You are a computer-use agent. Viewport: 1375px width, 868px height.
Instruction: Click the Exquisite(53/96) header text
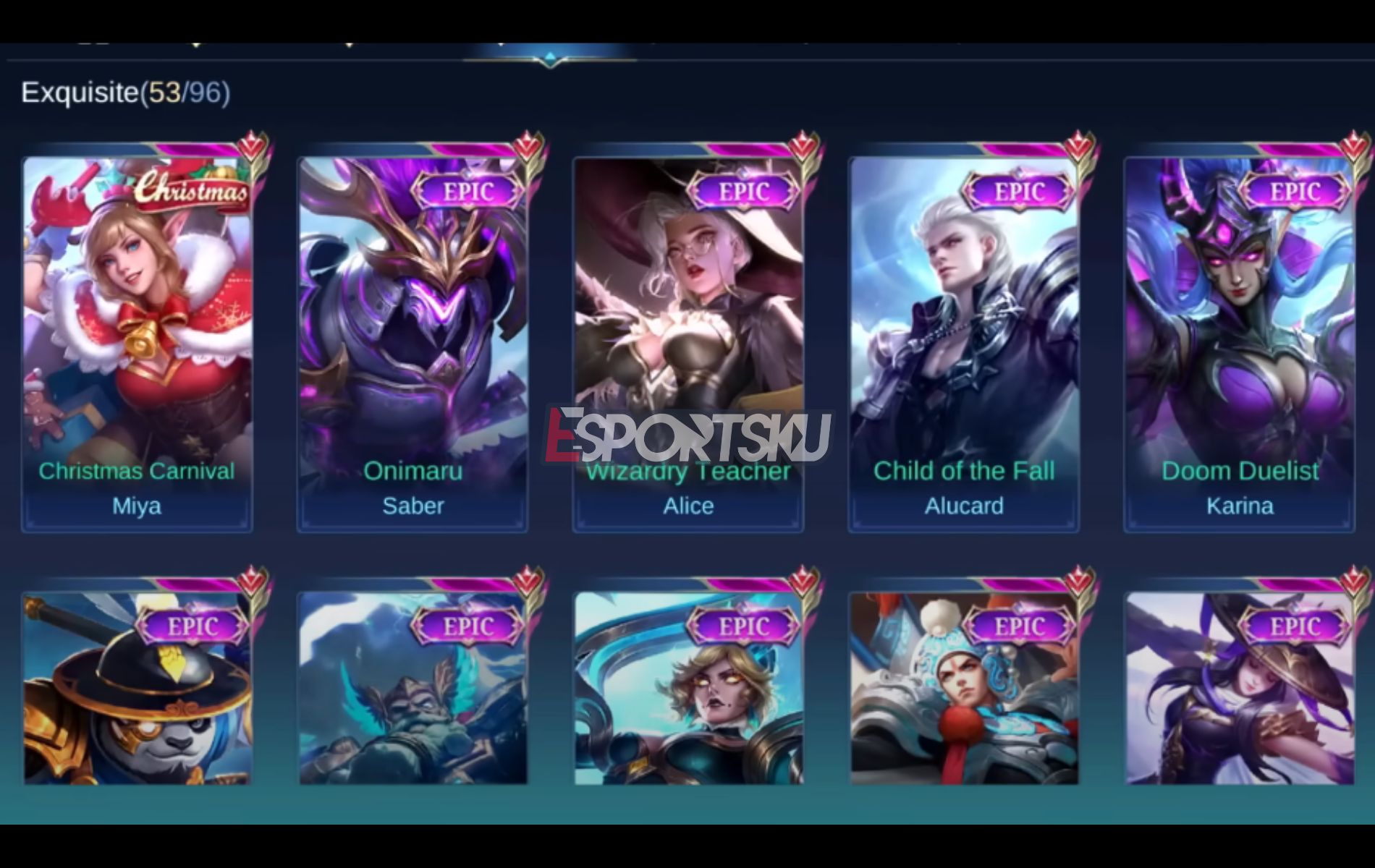[x=124, y=93]
